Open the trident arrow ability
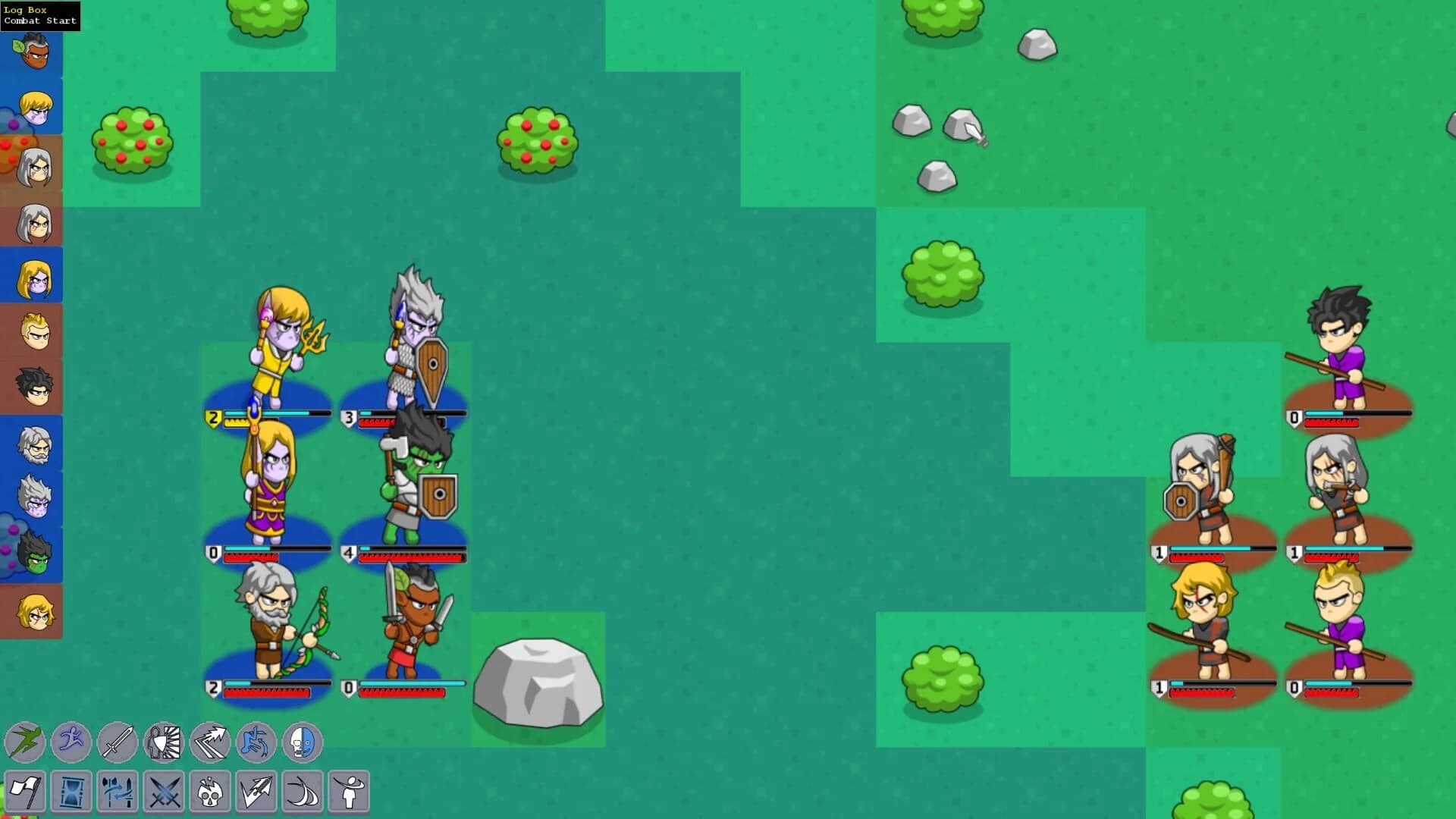 256,791
